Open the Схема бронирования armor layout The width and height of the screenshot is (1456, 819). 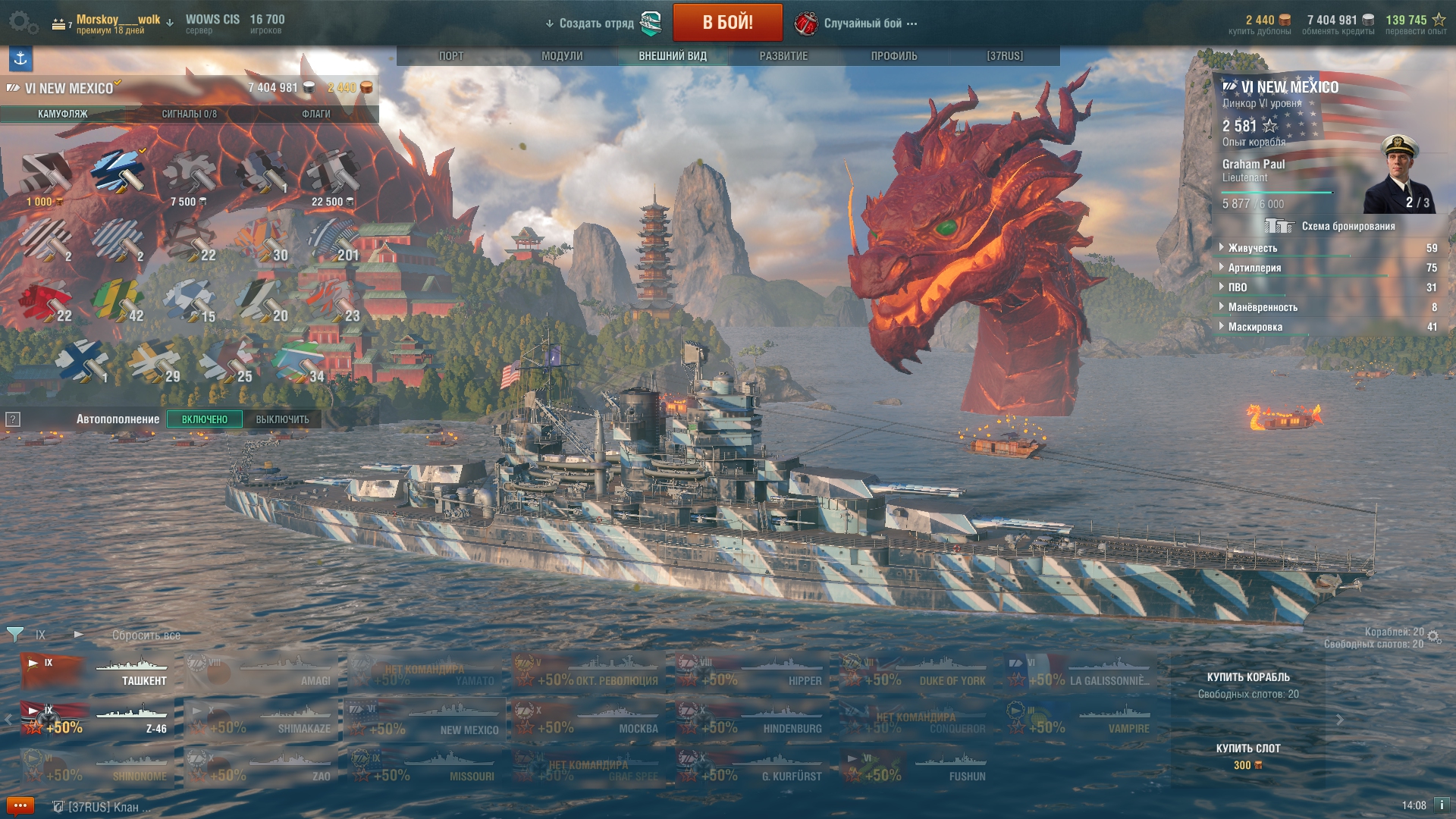click(x=1331, y=226)
